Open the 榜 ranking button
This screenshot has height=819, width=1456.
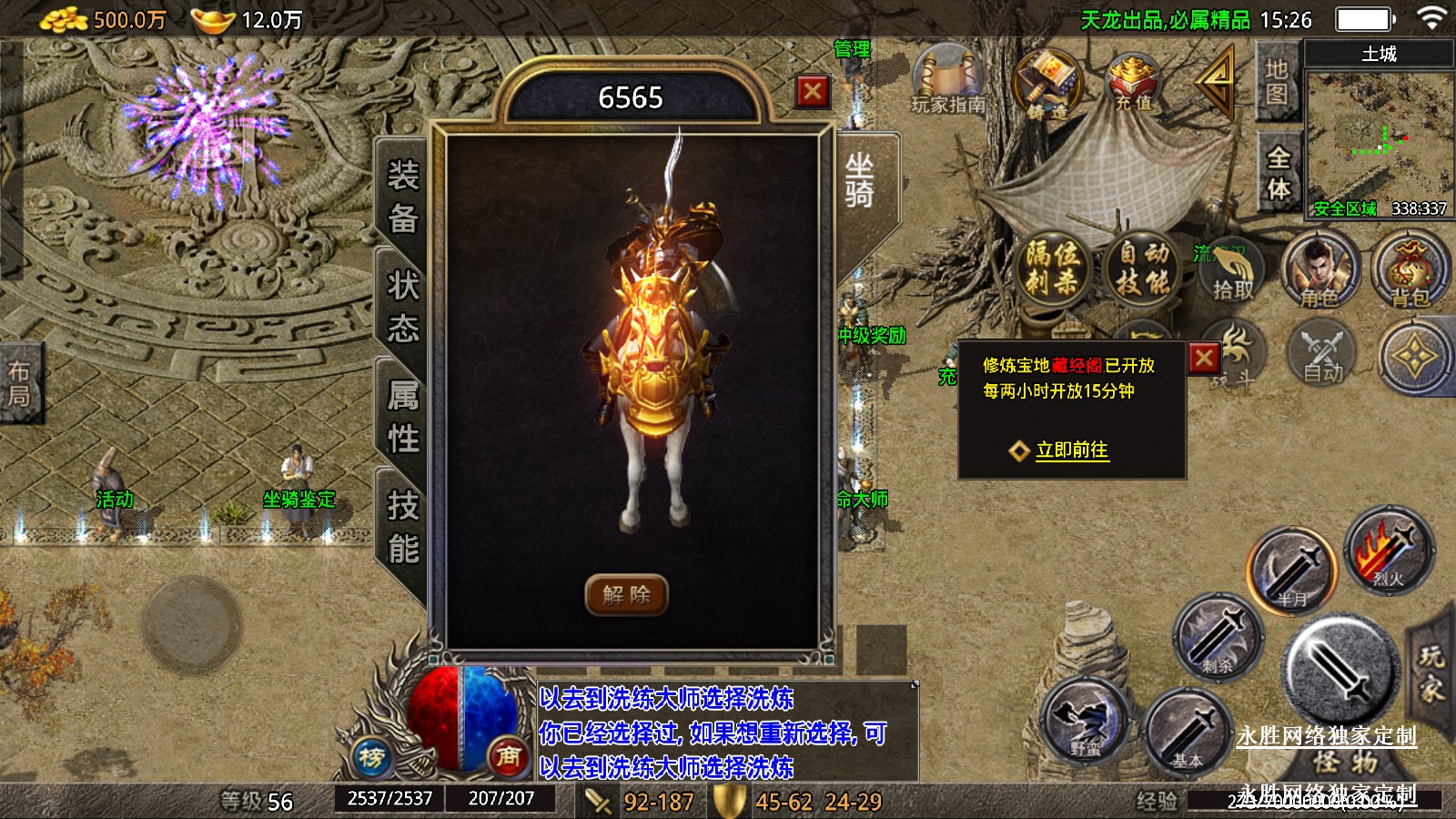pyautogui.click(x=371, y=757)
